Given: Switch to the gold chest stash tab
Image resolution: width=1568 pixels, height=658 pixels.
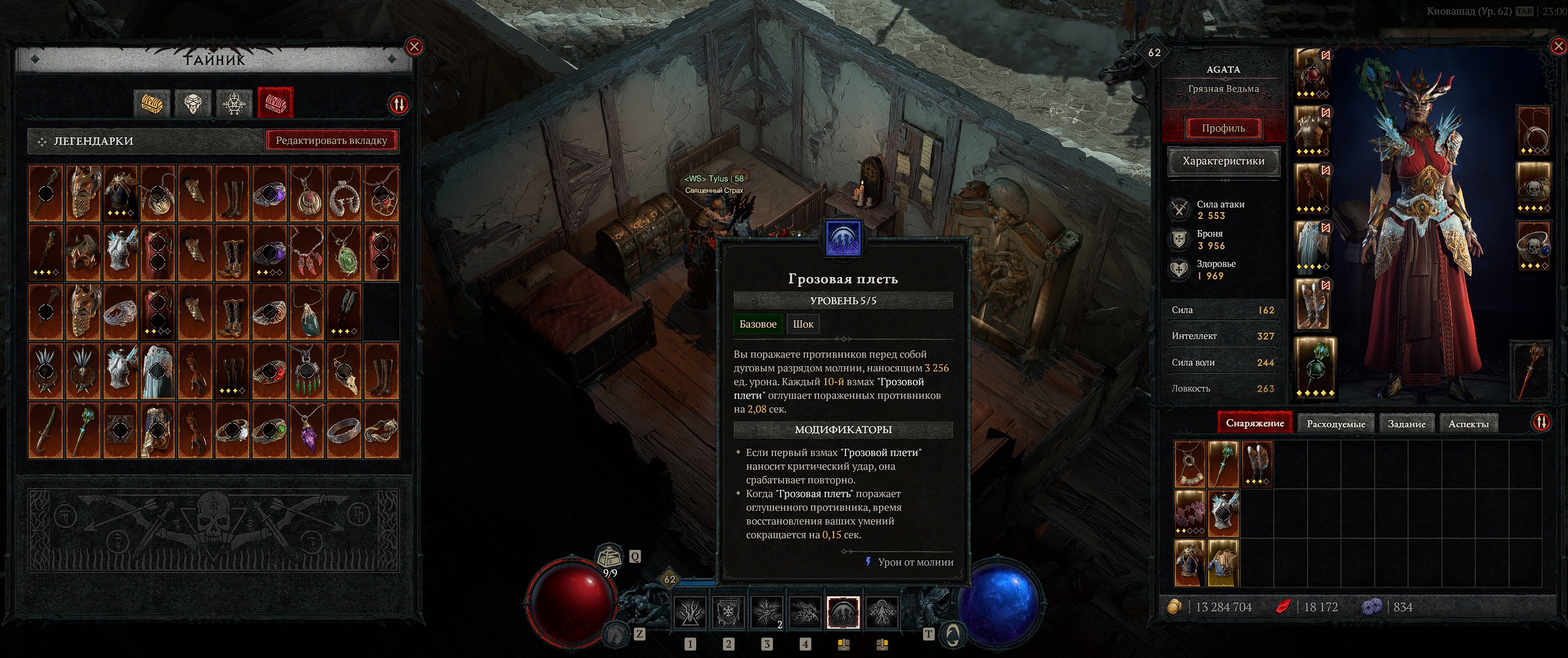Looking at the screenshot, I should click(152, 103).
